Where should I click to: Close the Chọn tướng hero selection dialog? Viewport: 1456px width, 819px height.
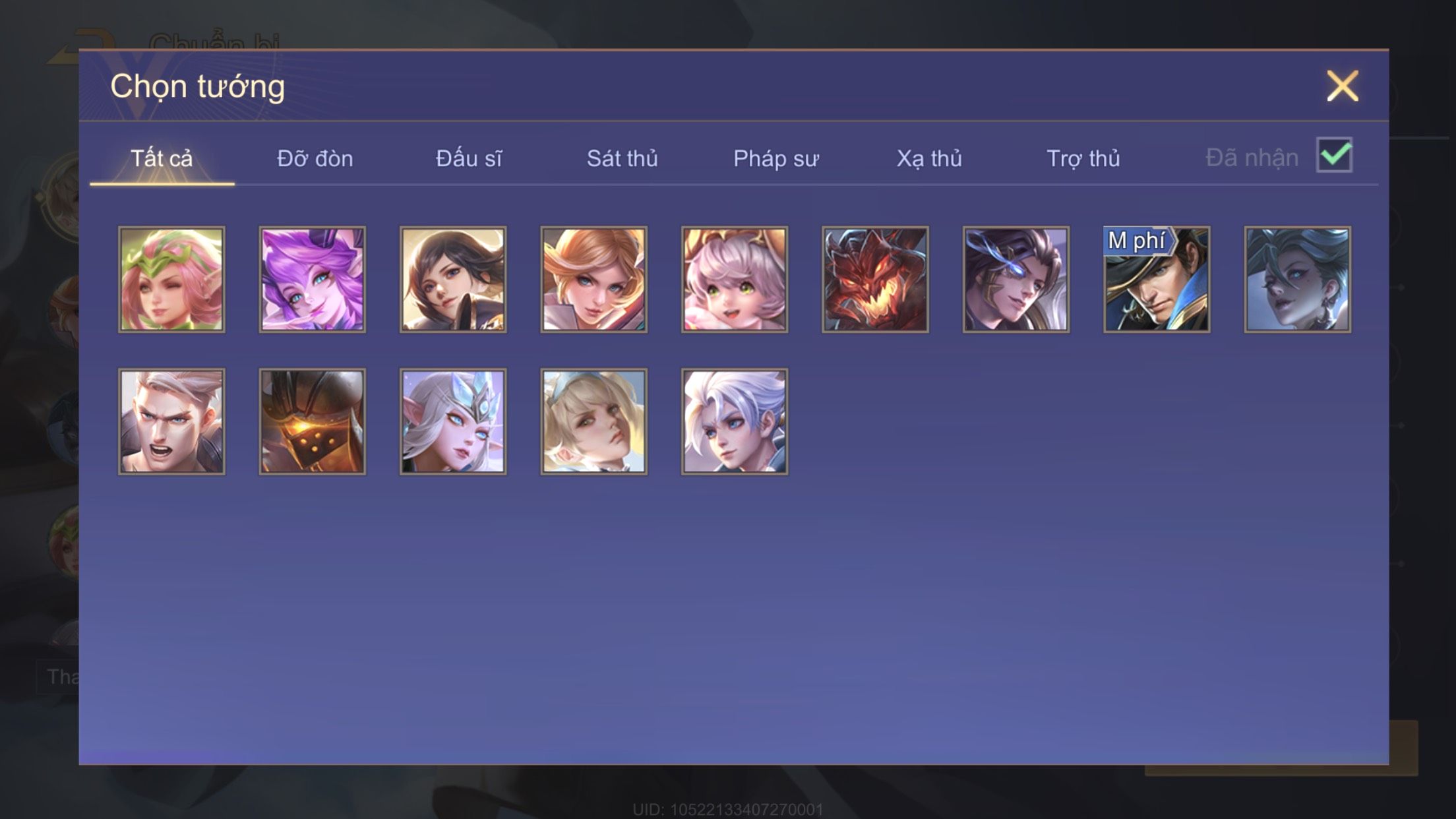[1342, 86]
